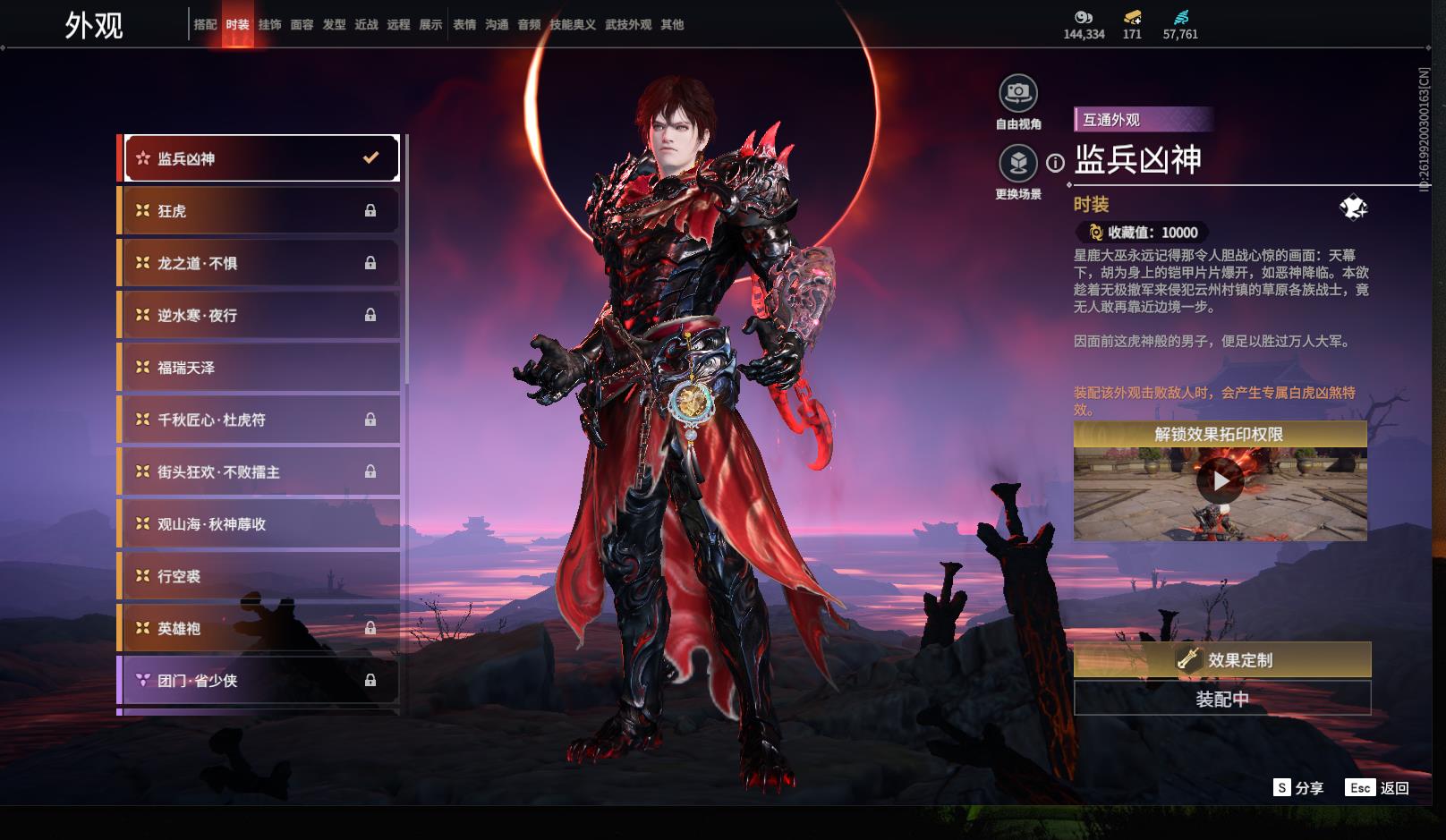Click the 装配中 equip button
The image size is (1446, 840).
pyautogui.click(x=1221, y=699)
